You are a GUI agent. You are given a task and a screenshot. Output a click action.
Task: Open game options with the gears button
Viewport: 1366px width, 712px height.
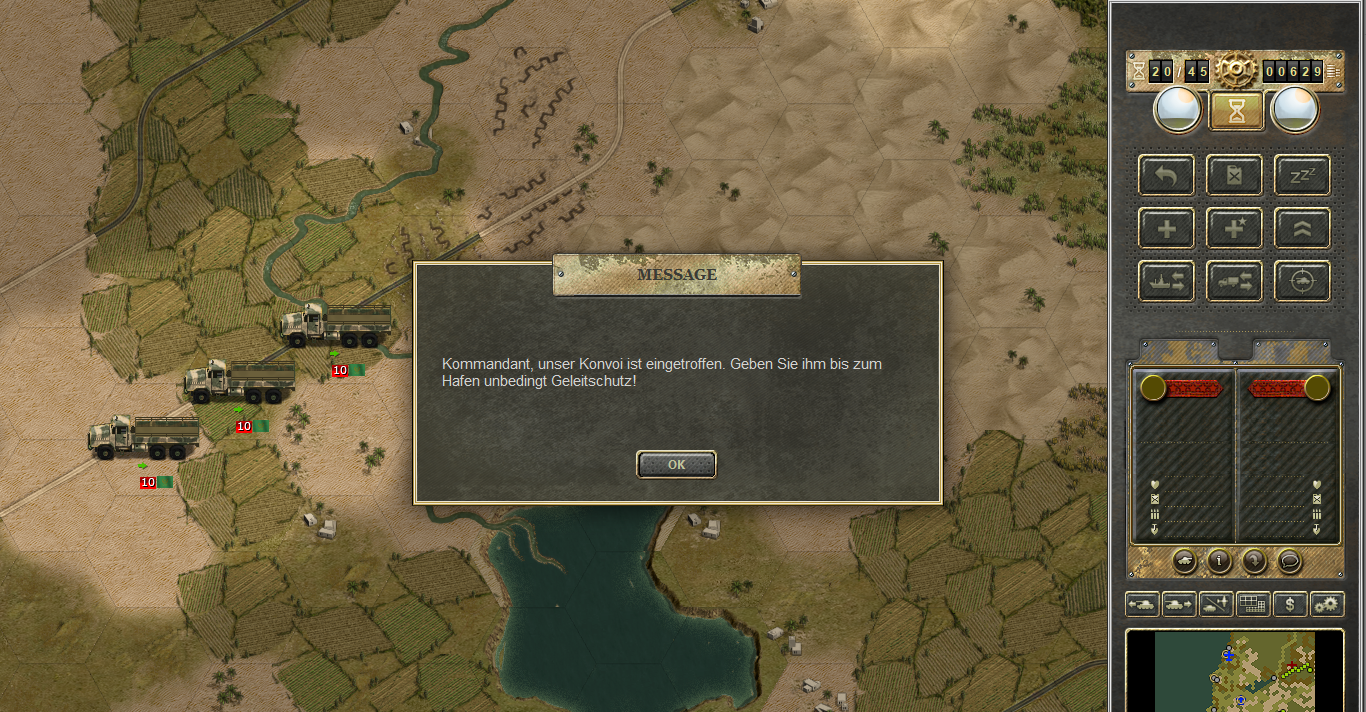tap(1327, 604)
